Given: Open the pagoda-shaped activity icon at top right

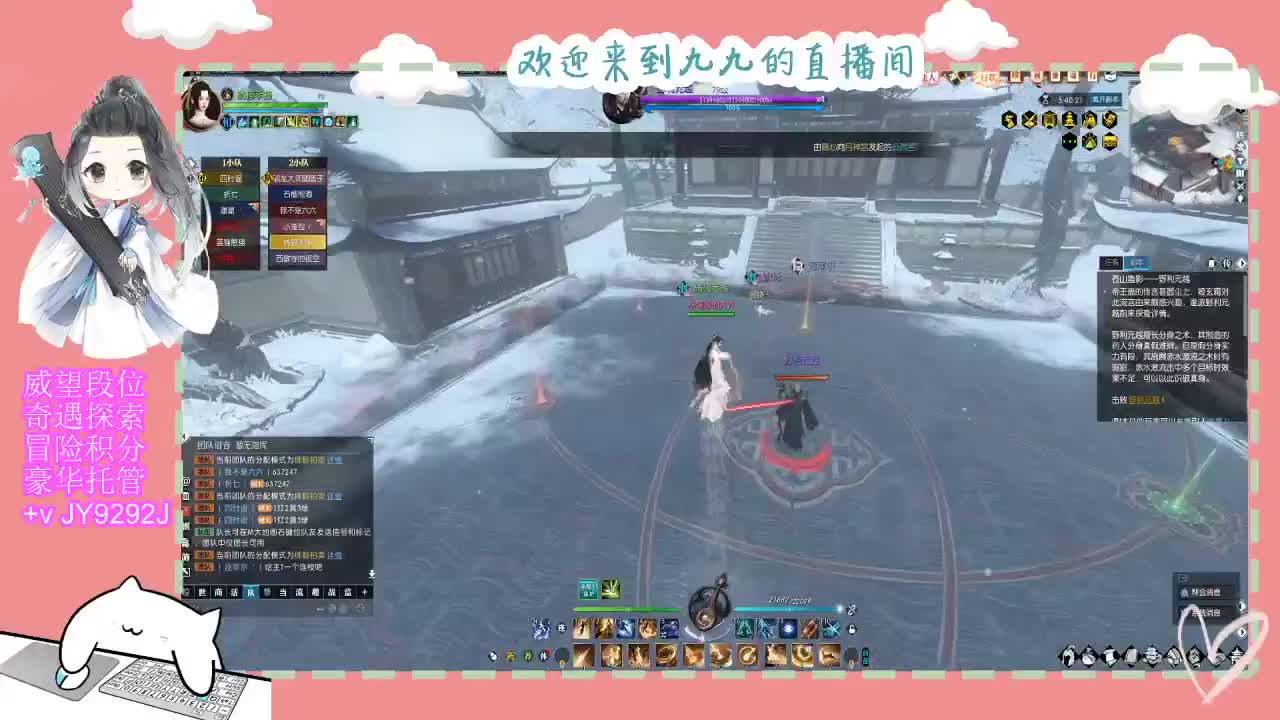Looking at the screenshot, I should (1069, 119).
